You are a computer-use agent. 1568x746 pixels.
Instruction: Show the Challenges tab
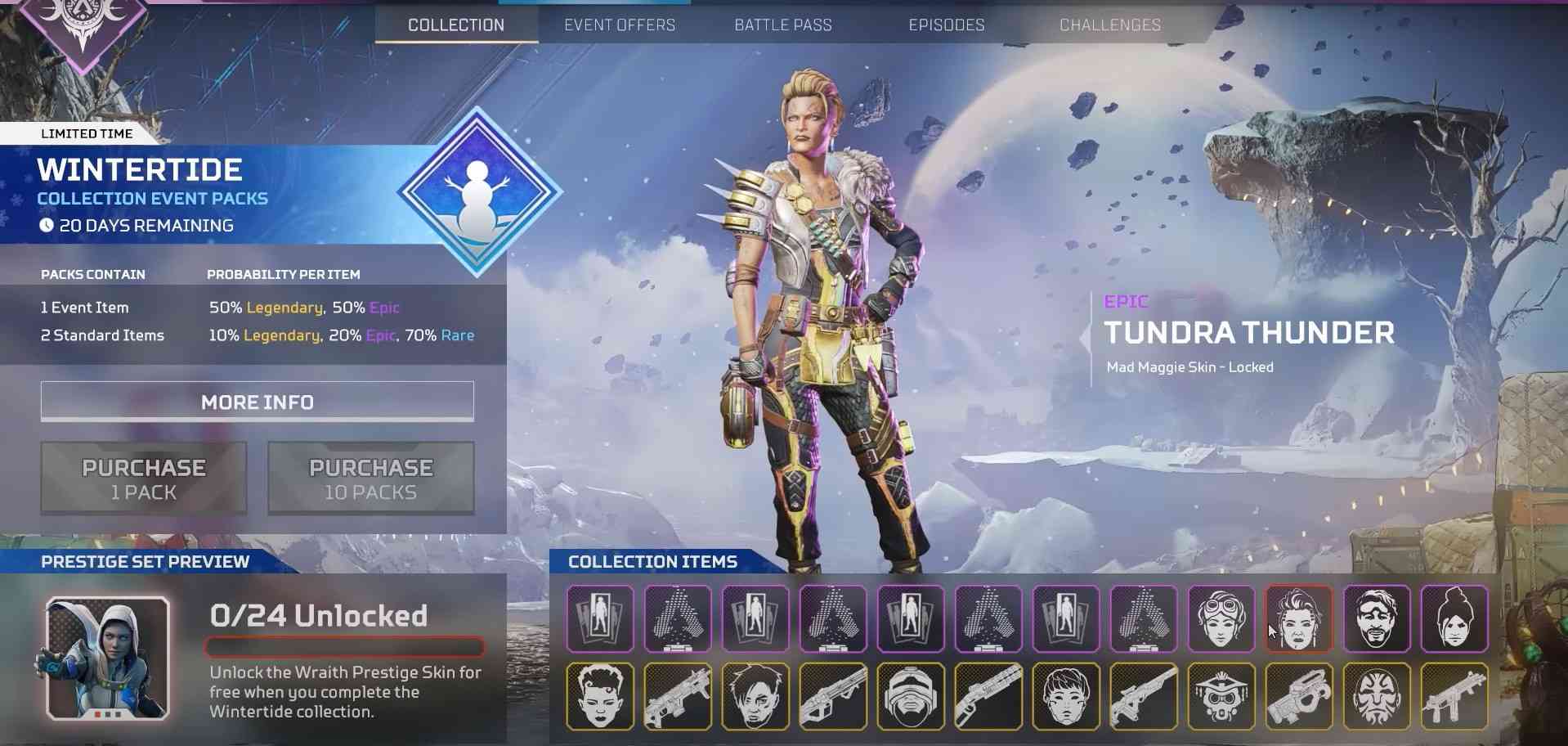[x=1110, y=25]
